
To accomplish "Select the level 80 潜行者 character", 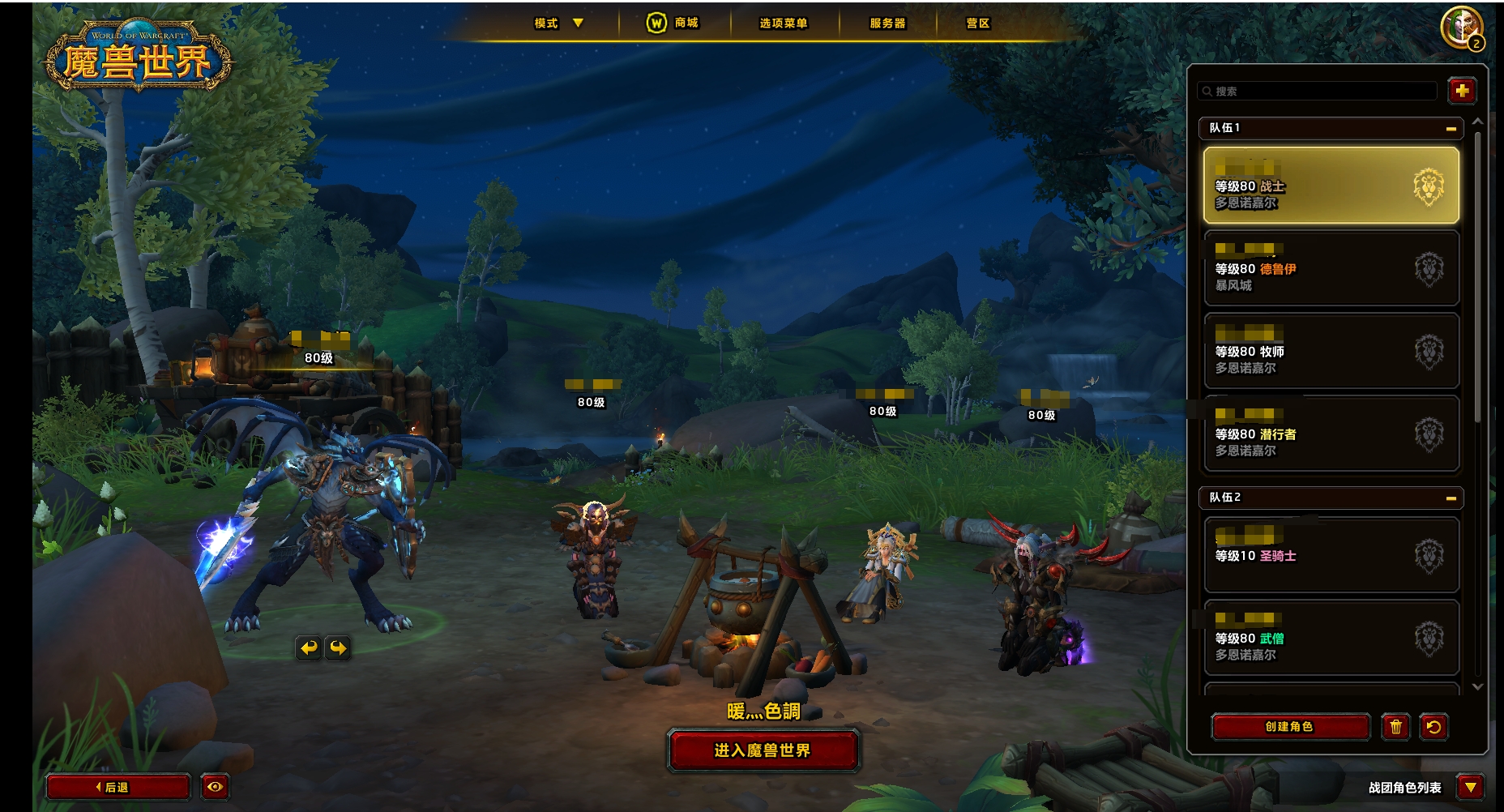I will pos(1331,434).
